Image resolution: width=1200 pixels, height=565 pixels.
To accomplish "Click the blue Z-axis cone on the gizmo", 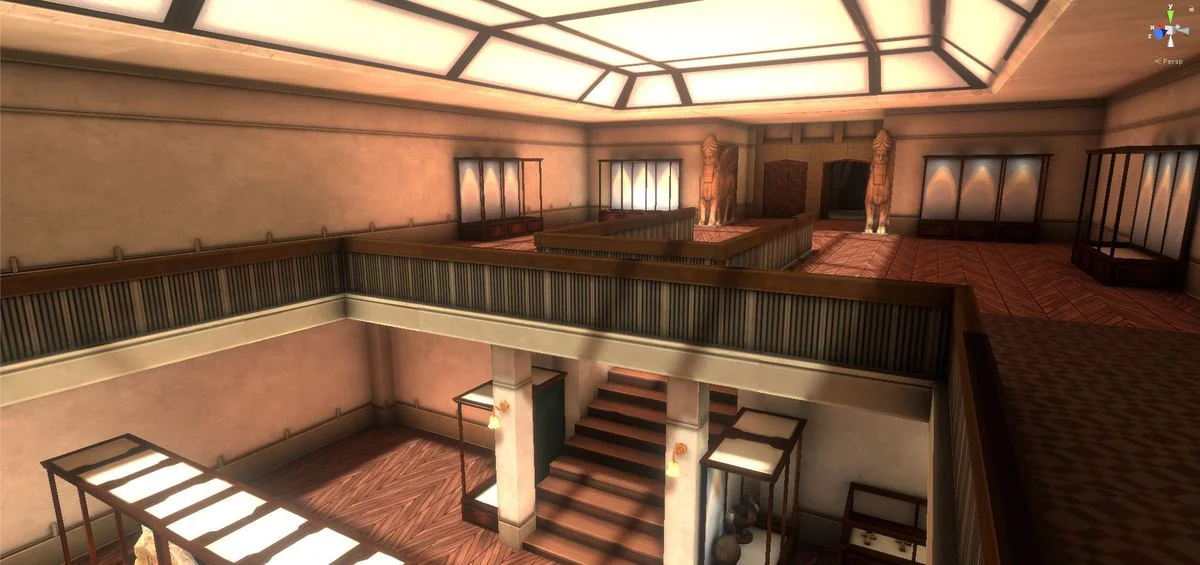I will point(1157,34).
